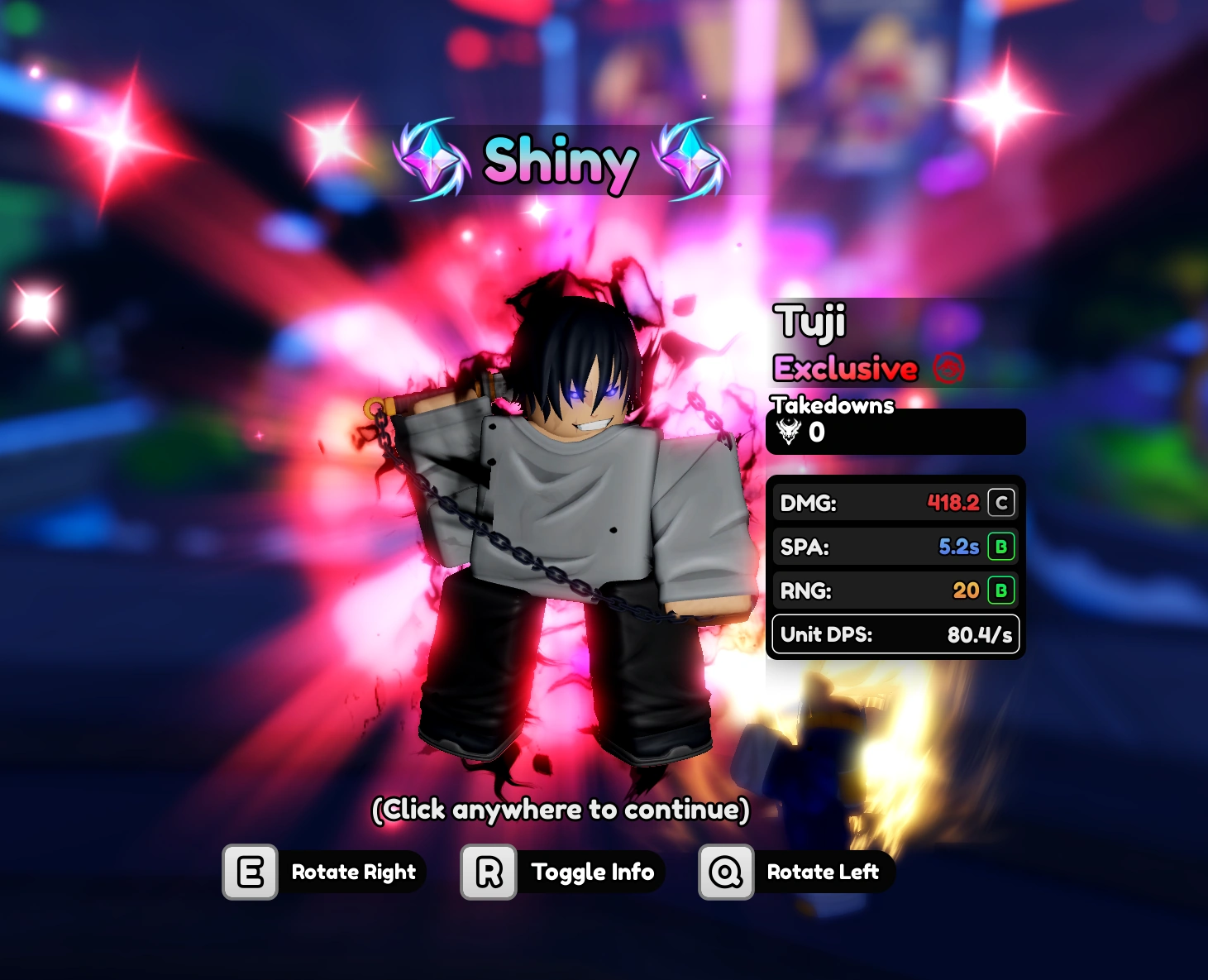Click the continue prompt text
Screen dimensions: 1208x980
point(562,810)
